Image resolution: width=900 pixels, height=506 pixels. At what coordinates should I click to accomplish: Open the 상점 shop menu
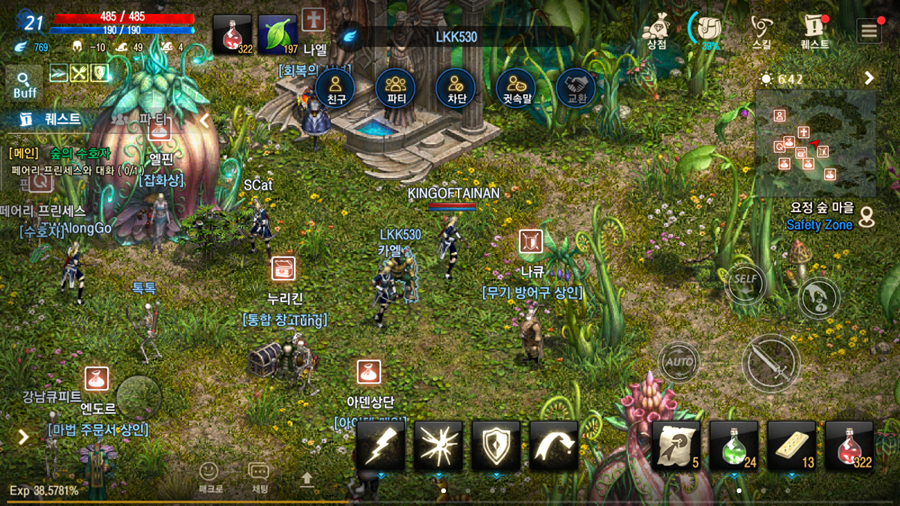pos(656,31)
